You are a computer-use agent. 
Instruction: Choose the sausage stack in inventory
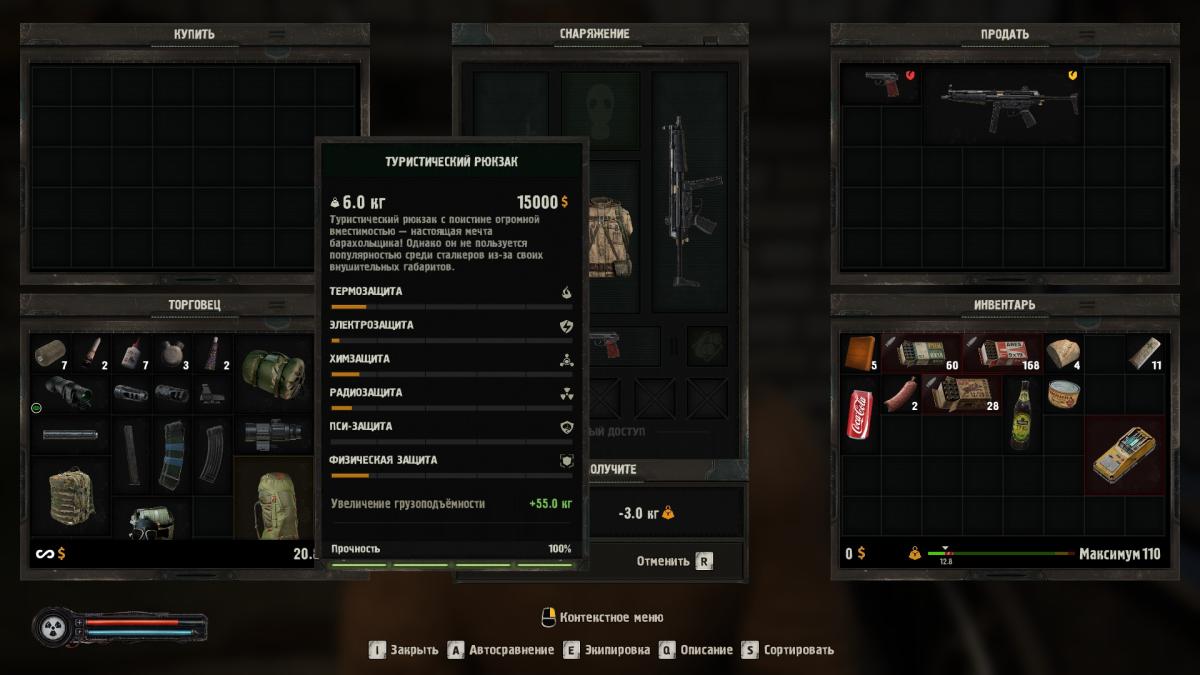coord(900,395)
